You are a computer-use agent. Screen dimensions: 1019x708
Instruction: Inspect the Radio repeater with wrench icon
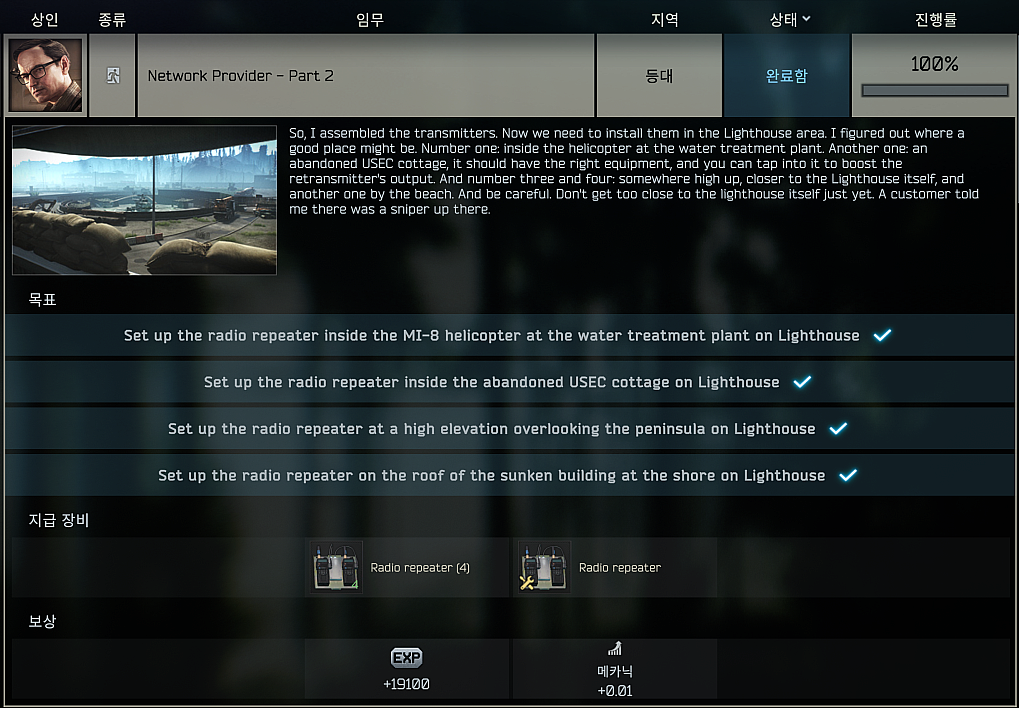tap(545, 568)
